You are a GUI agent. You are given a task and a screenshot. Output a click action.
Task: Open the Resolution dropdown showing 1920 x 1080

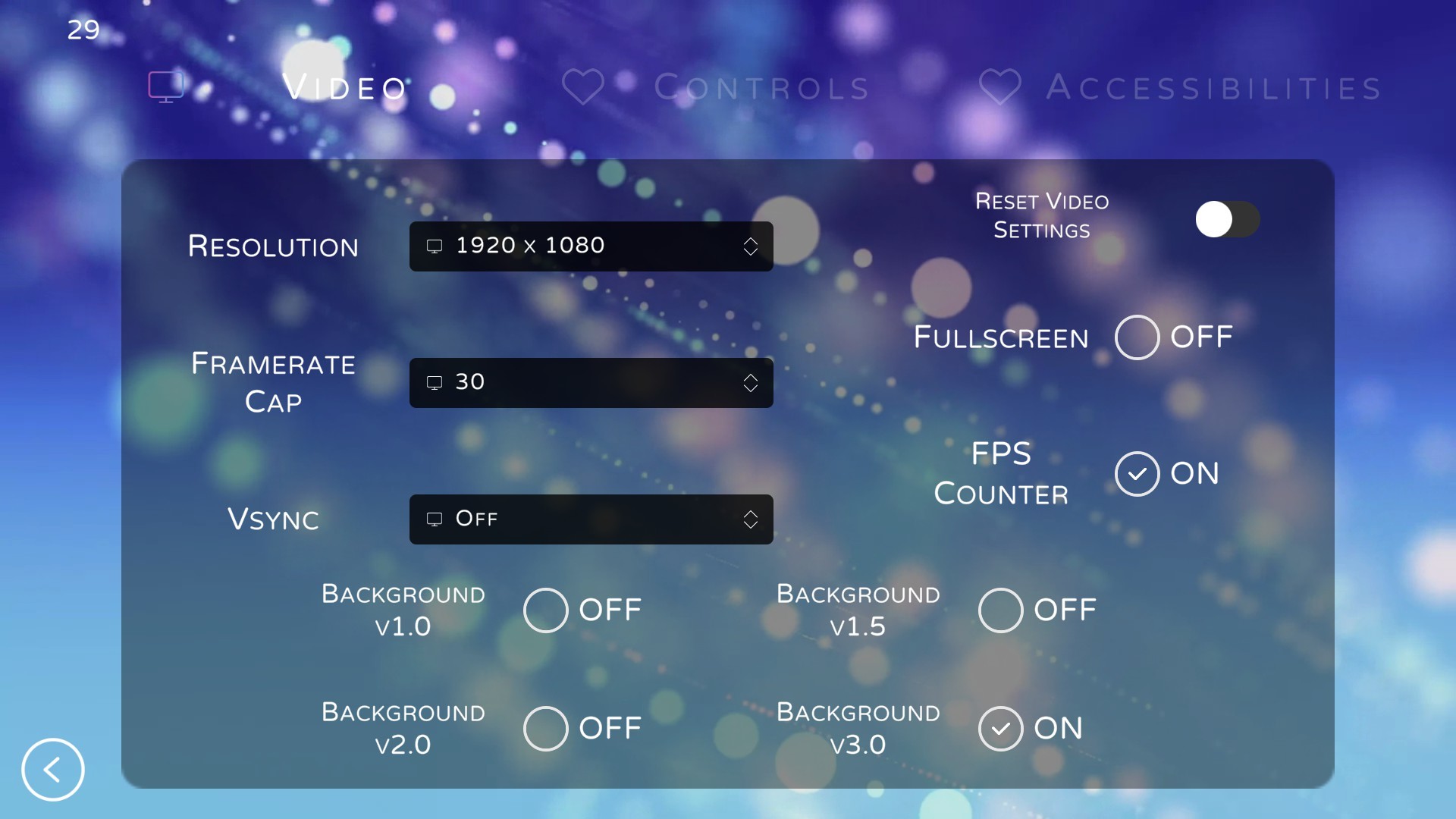(x=591, y=246)
